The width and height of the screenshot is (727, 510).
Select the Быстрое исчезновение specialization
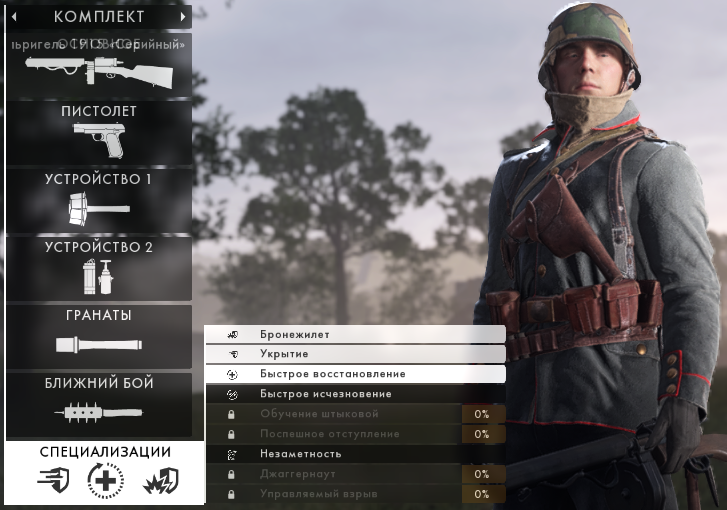355,394
